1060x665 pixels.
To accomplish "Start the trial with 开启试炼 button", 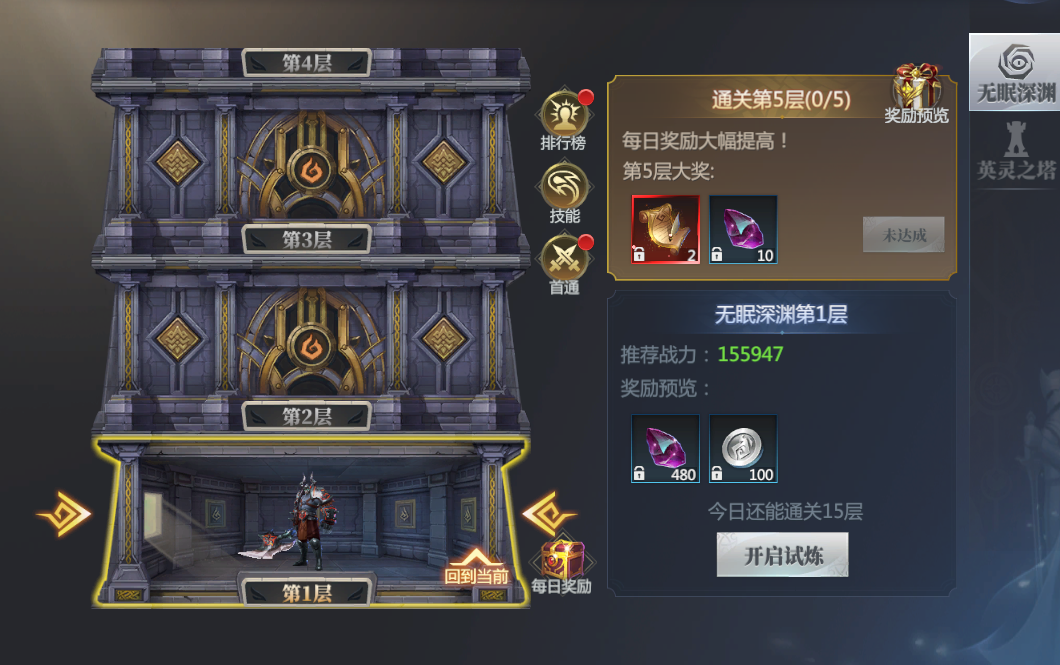I will [782, 555].
